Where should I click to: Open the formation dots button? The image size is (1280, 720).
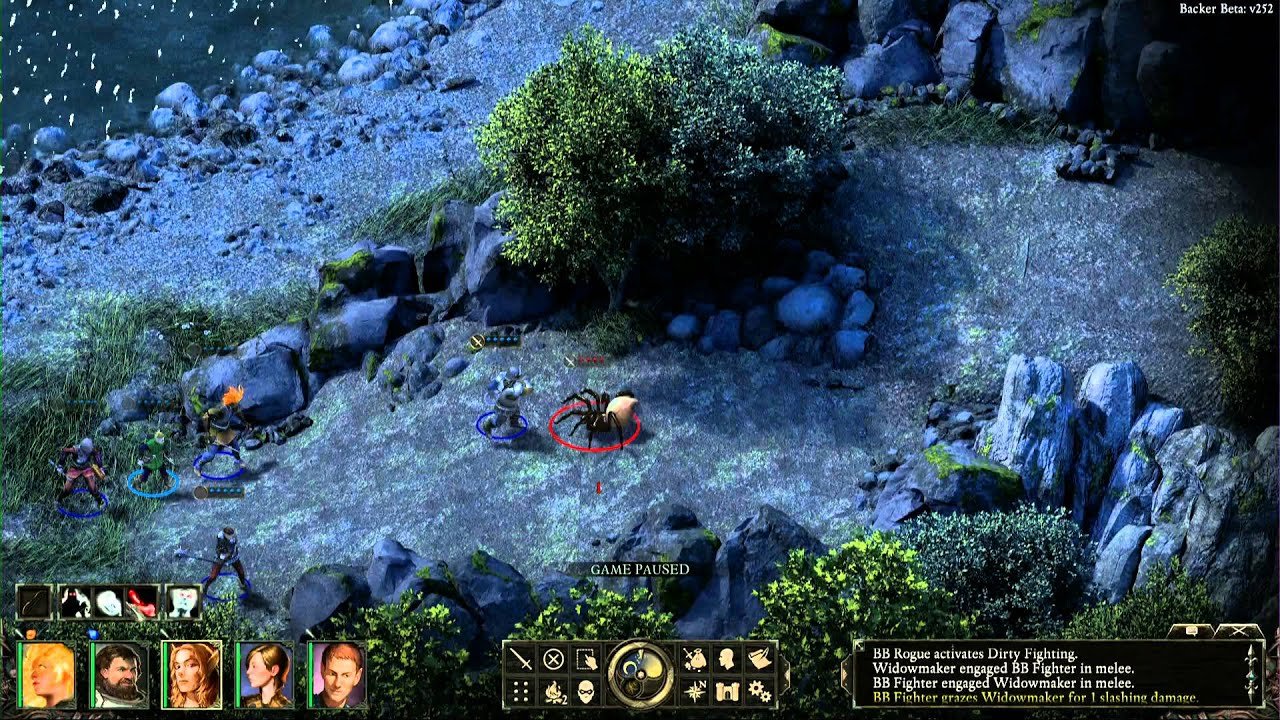(521, 691)
